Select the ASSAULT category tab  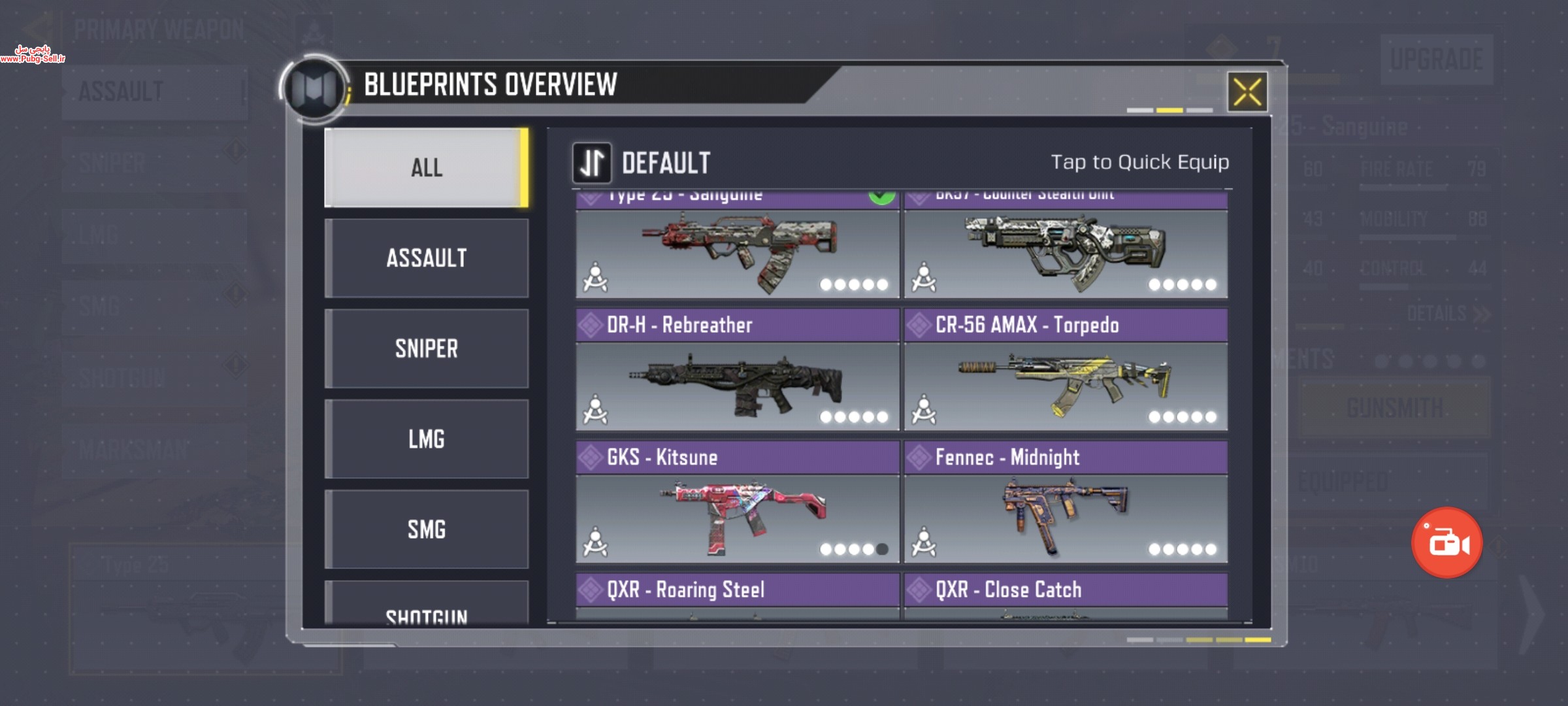tap(426, 258)
